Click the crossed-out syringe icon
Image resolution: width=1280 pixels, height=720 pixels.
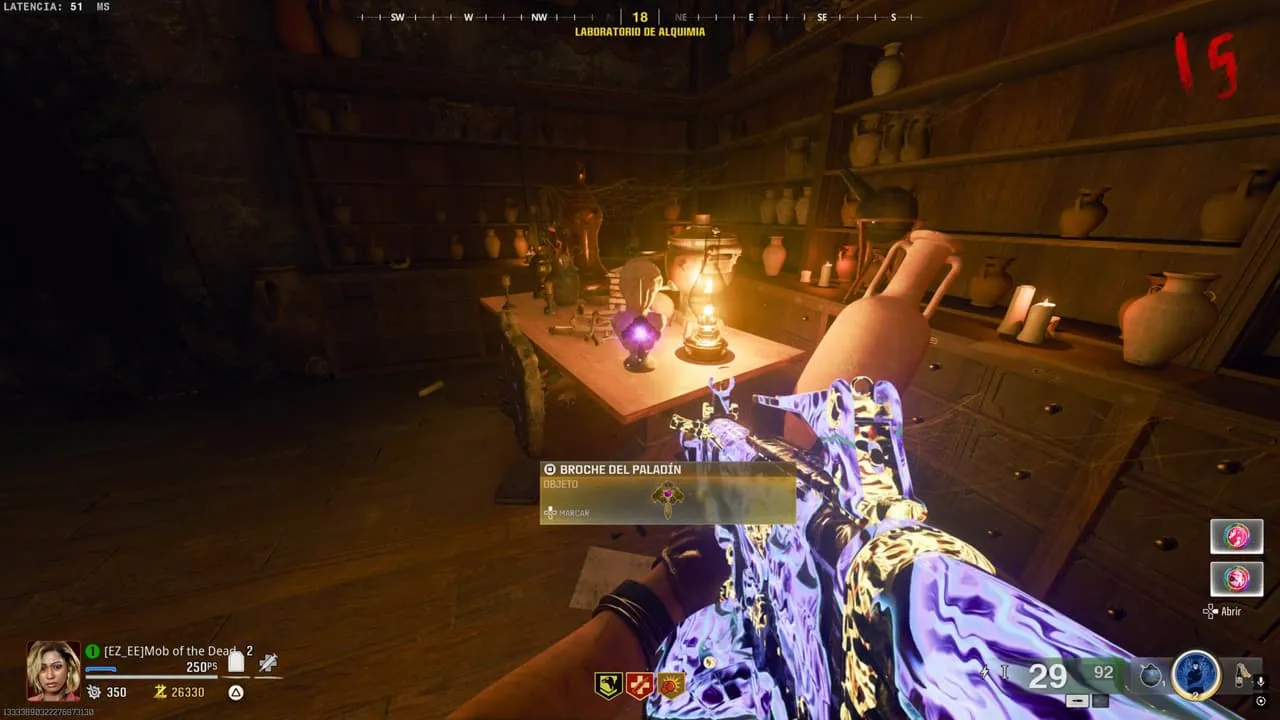pyautogui.click(x=267, y=661)
